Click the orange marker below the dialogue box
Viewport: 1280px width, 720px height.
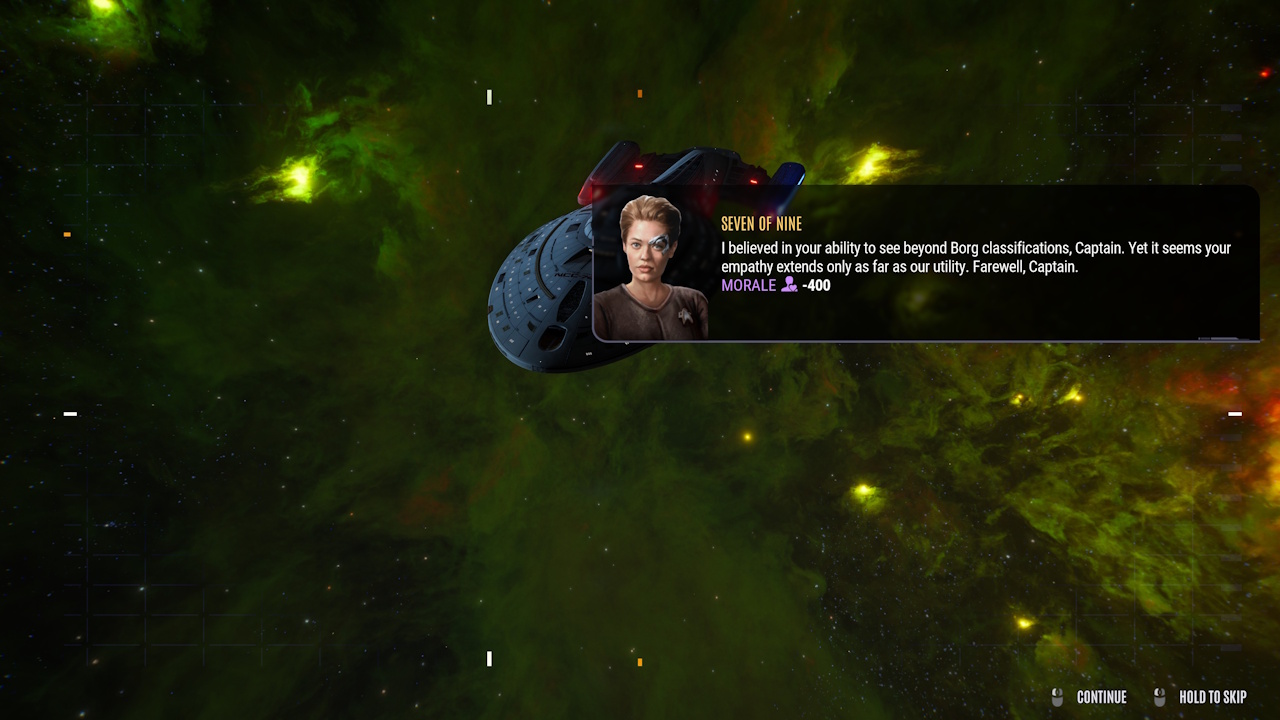638,659
